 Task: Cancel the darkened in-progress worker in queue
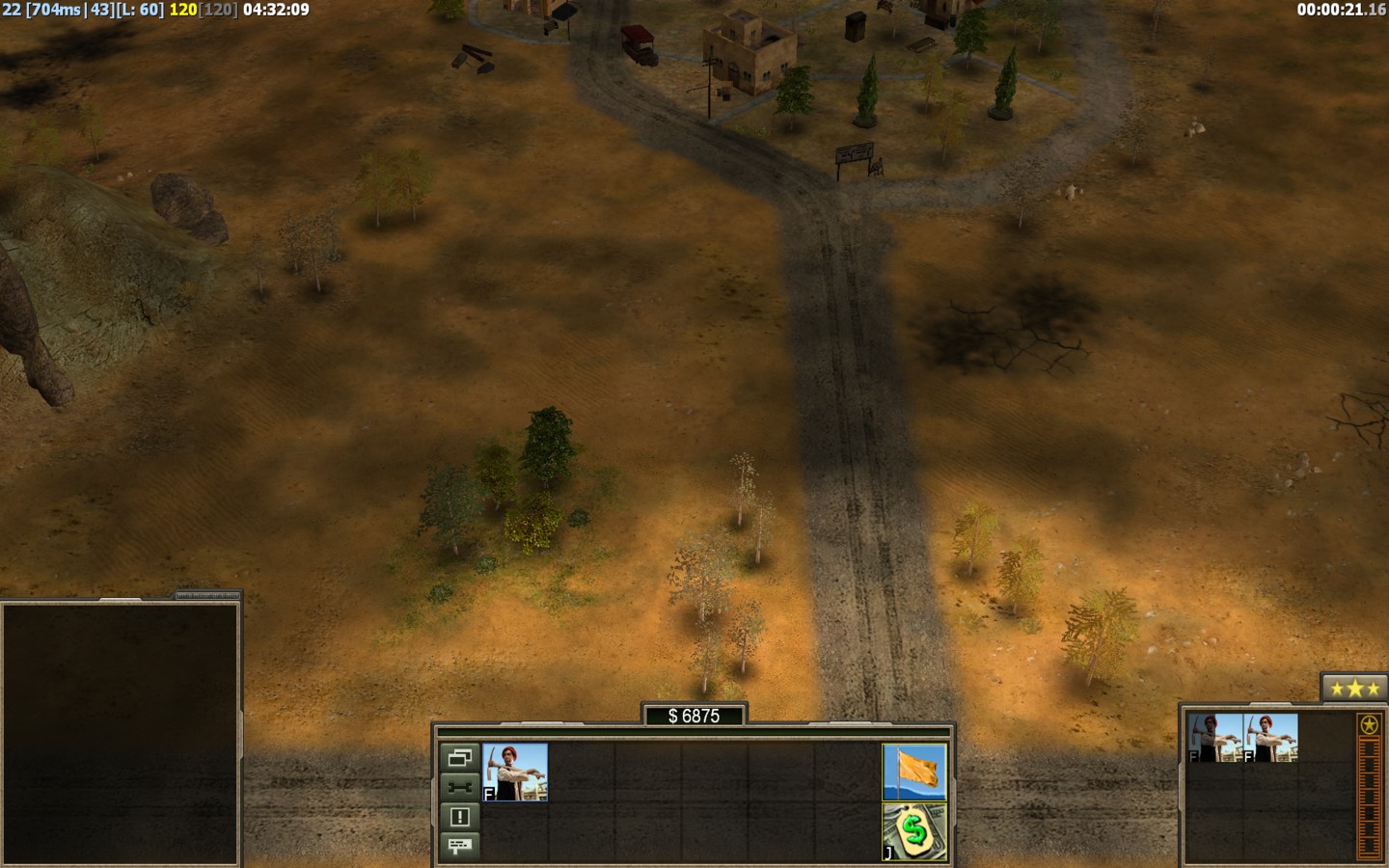coord(1214,738)
